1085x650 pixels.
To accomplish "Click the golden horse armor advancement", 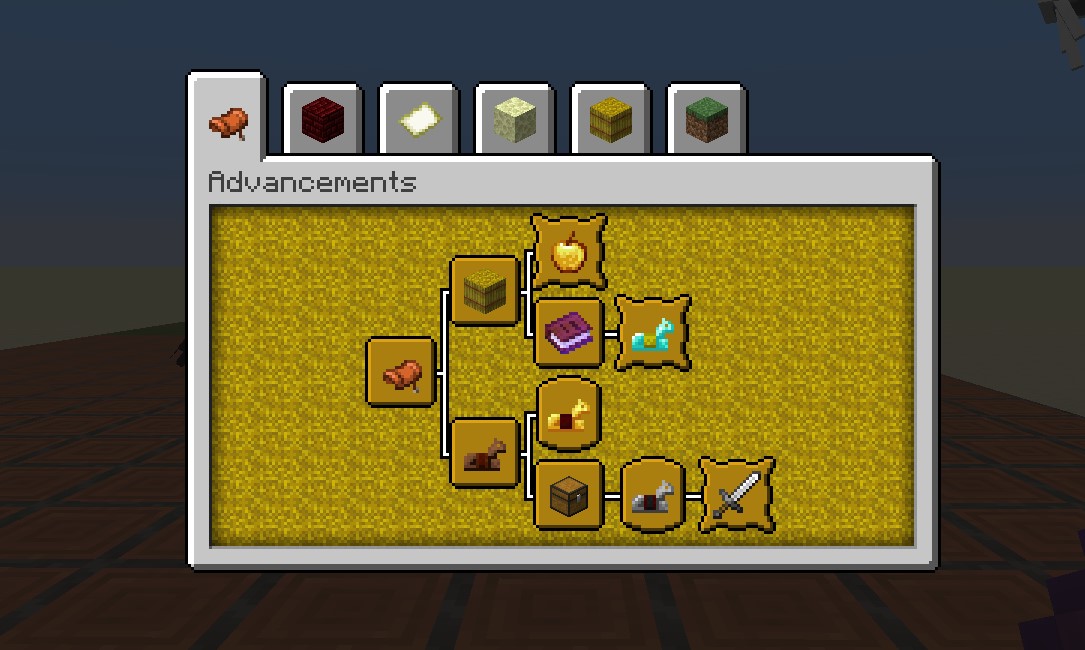I will 569,413.
